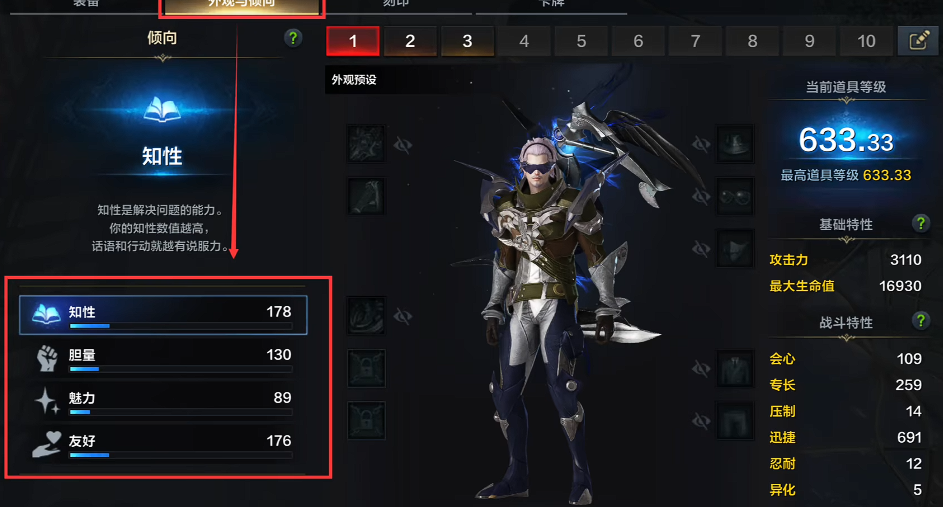Viewport: 943px width, 507px height.
Task: Click the 战斗特性 question mark
Action: click(921, 321)
